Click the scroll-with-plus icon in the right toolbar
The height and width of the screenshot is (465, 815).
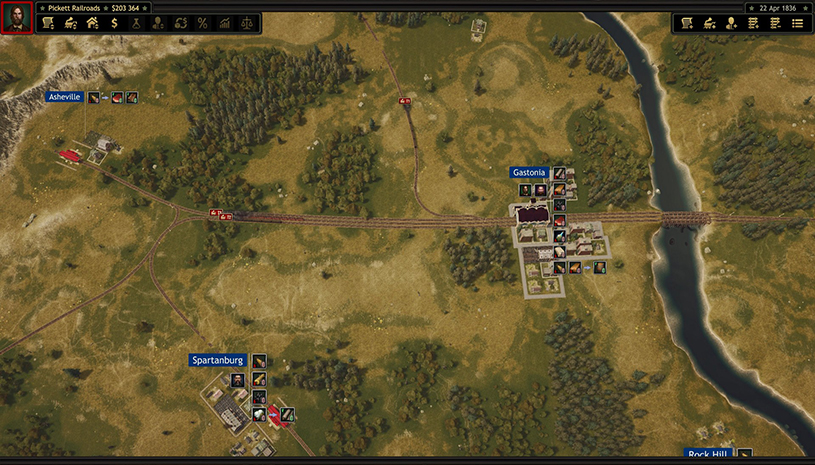pyautogui.click(x=687, y=23)
